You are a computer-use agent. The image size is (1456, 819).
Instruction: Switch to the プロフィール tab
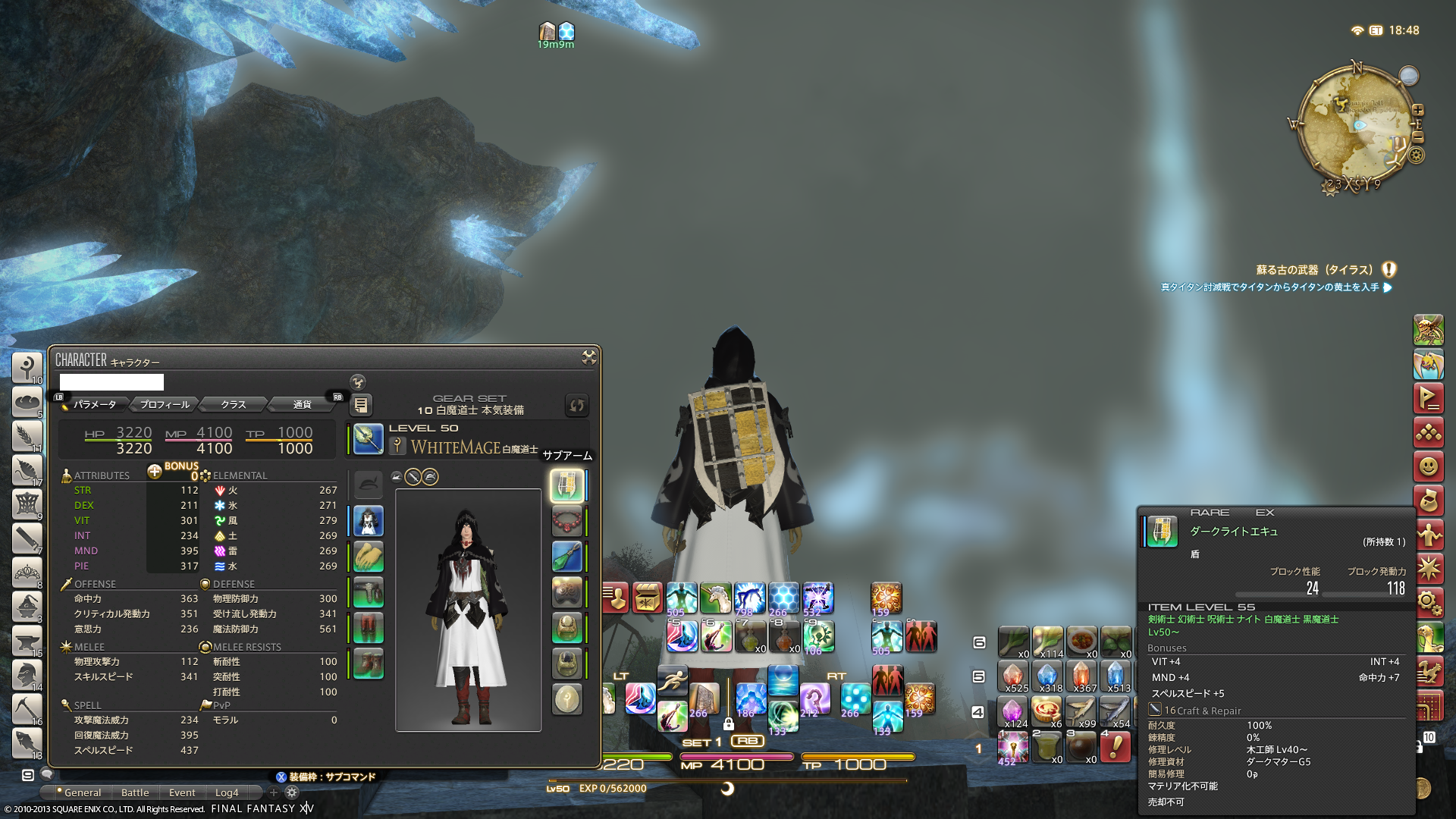(x=165, y=404)
